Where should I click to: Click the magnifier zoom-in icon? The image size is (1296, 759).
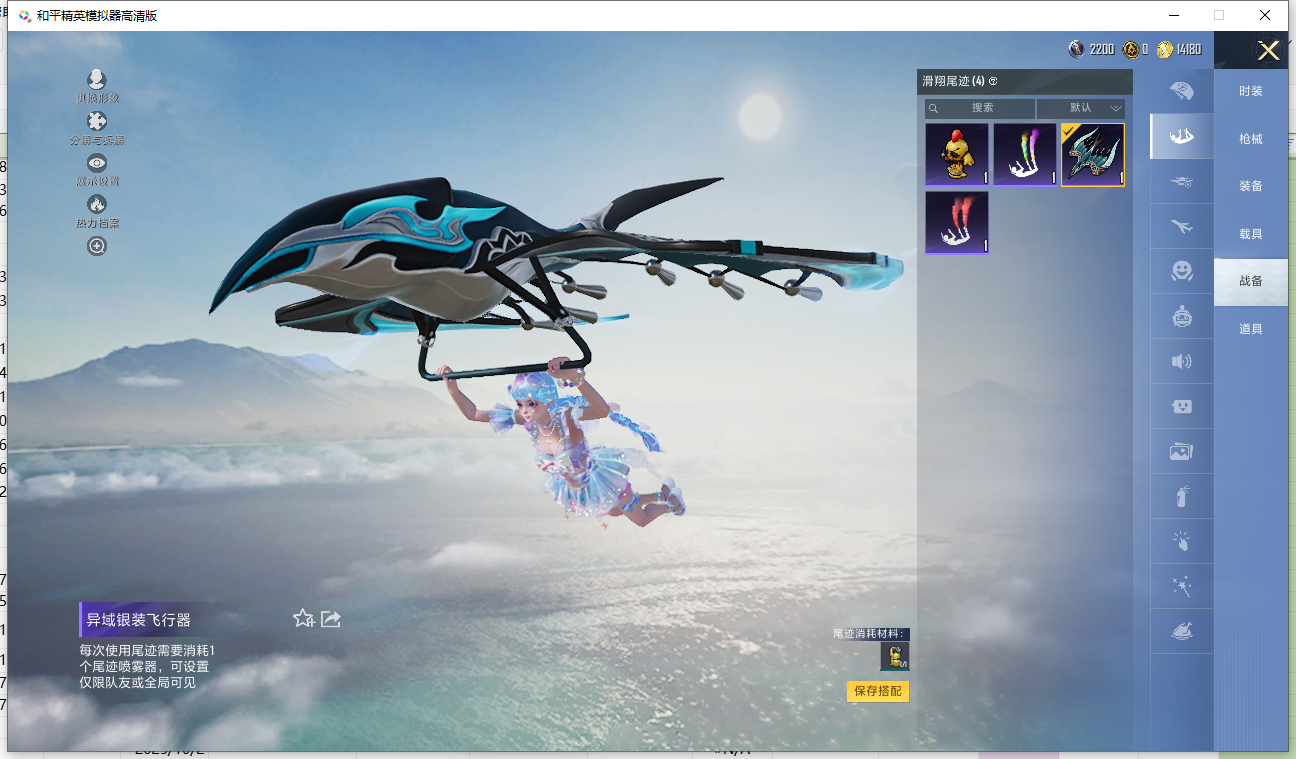[97, 246]
